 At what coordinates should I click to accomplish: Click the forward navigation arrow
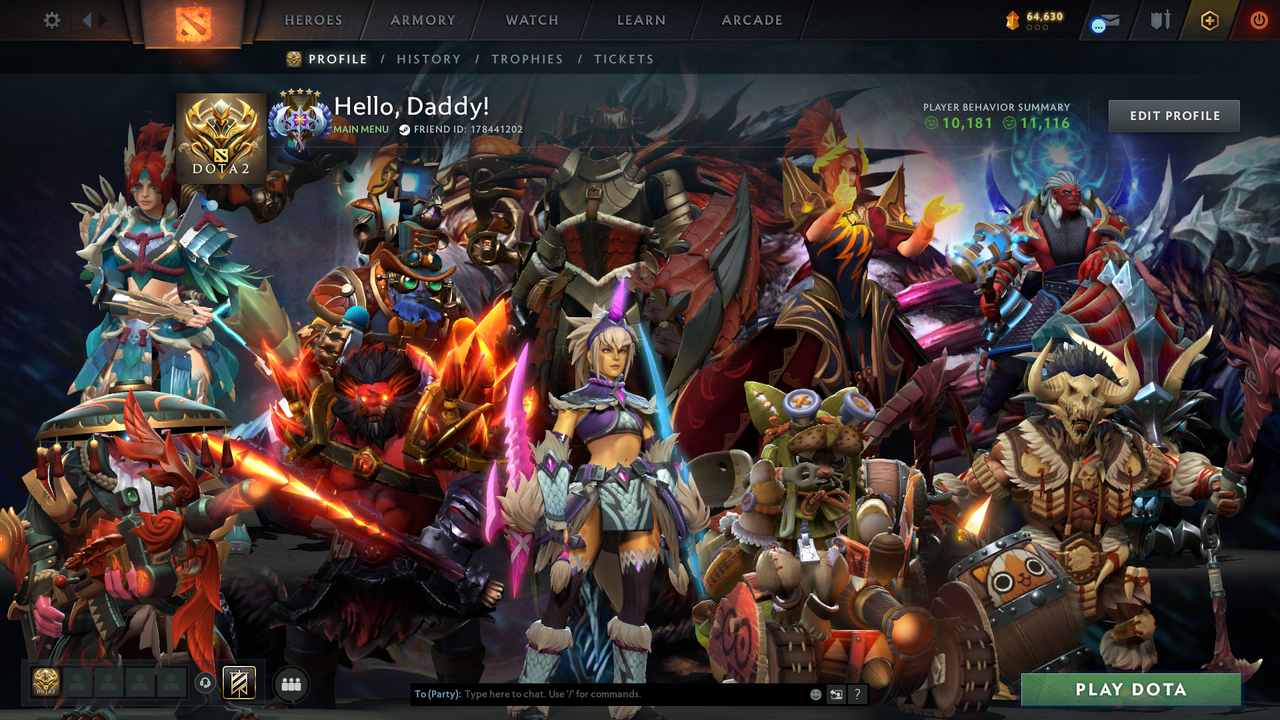pyautogui.click(x=101, y=19)
